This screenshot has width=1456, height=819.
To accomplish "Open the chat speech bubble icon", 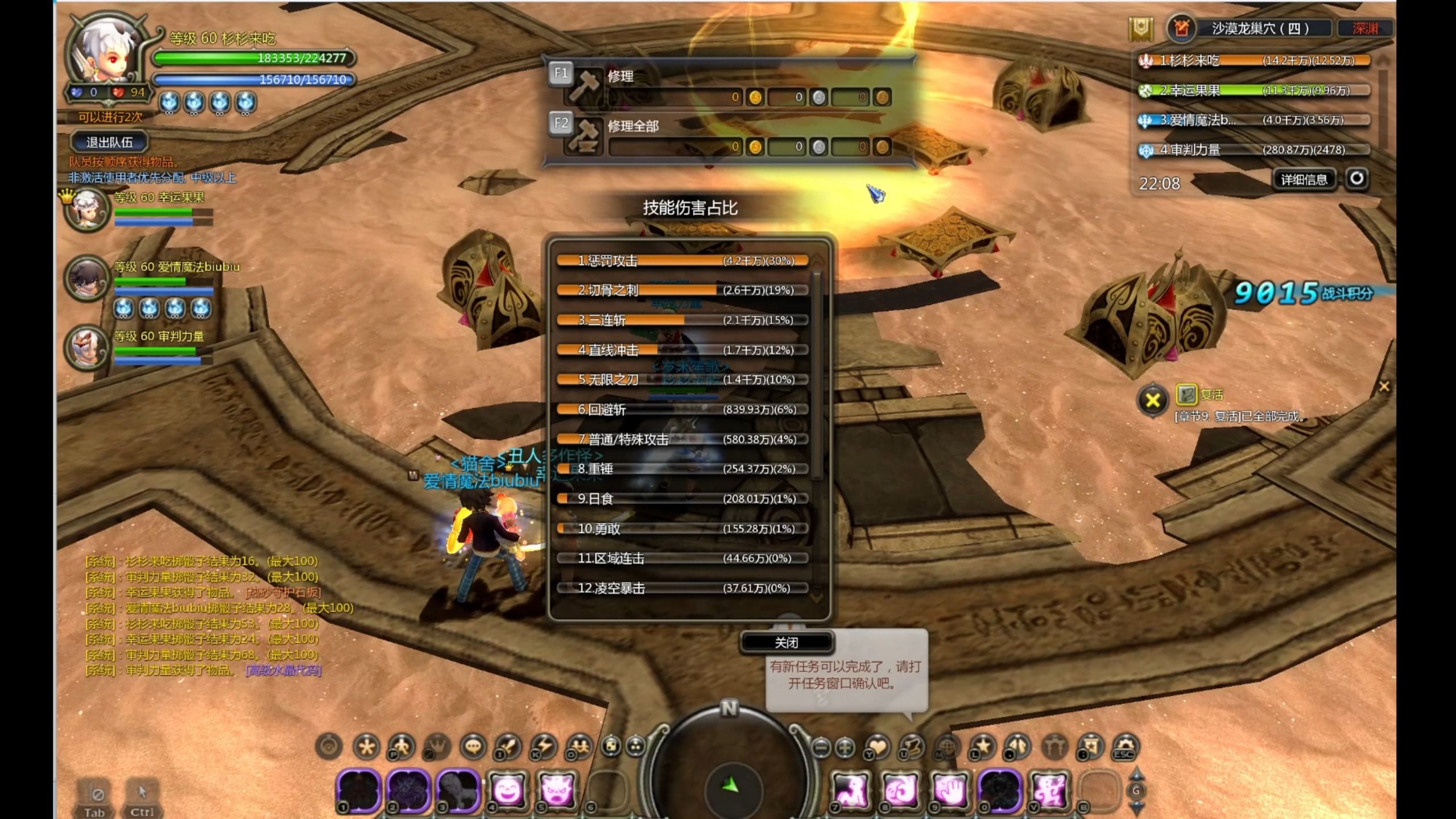I will pyautogui.click(x=473, y=747).
